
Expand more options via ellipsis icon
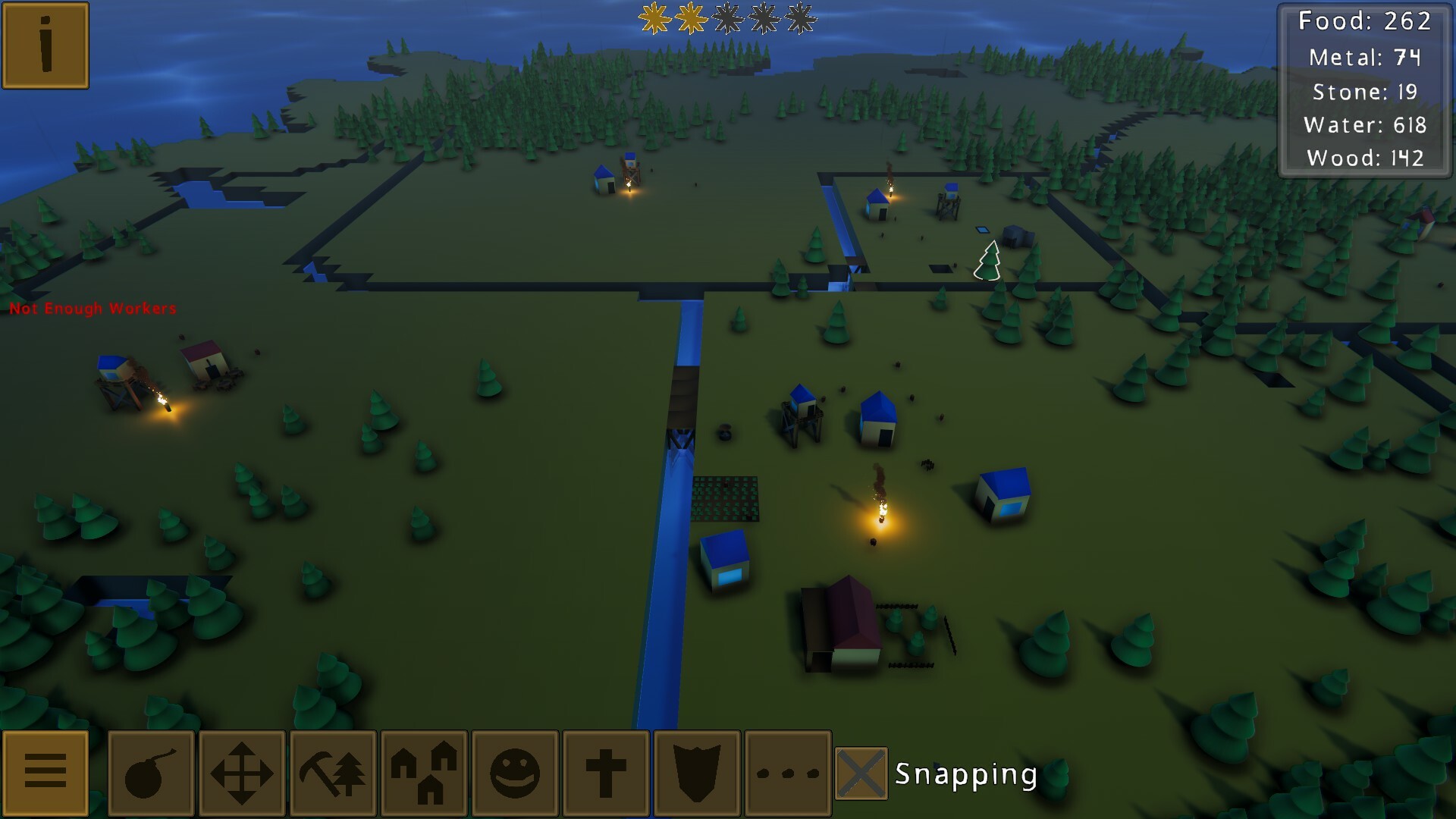click(x=787, y=774)
